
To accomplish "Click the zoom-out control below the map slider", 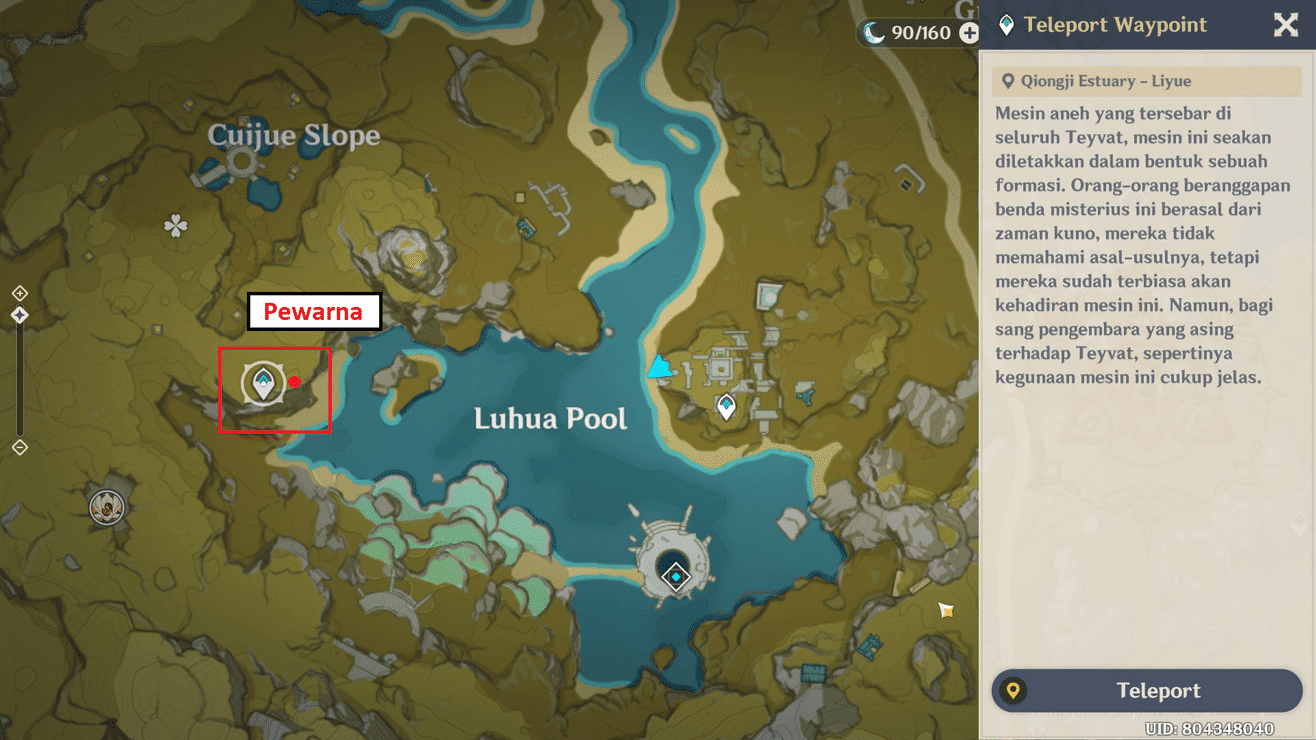I will pos(18,448).
